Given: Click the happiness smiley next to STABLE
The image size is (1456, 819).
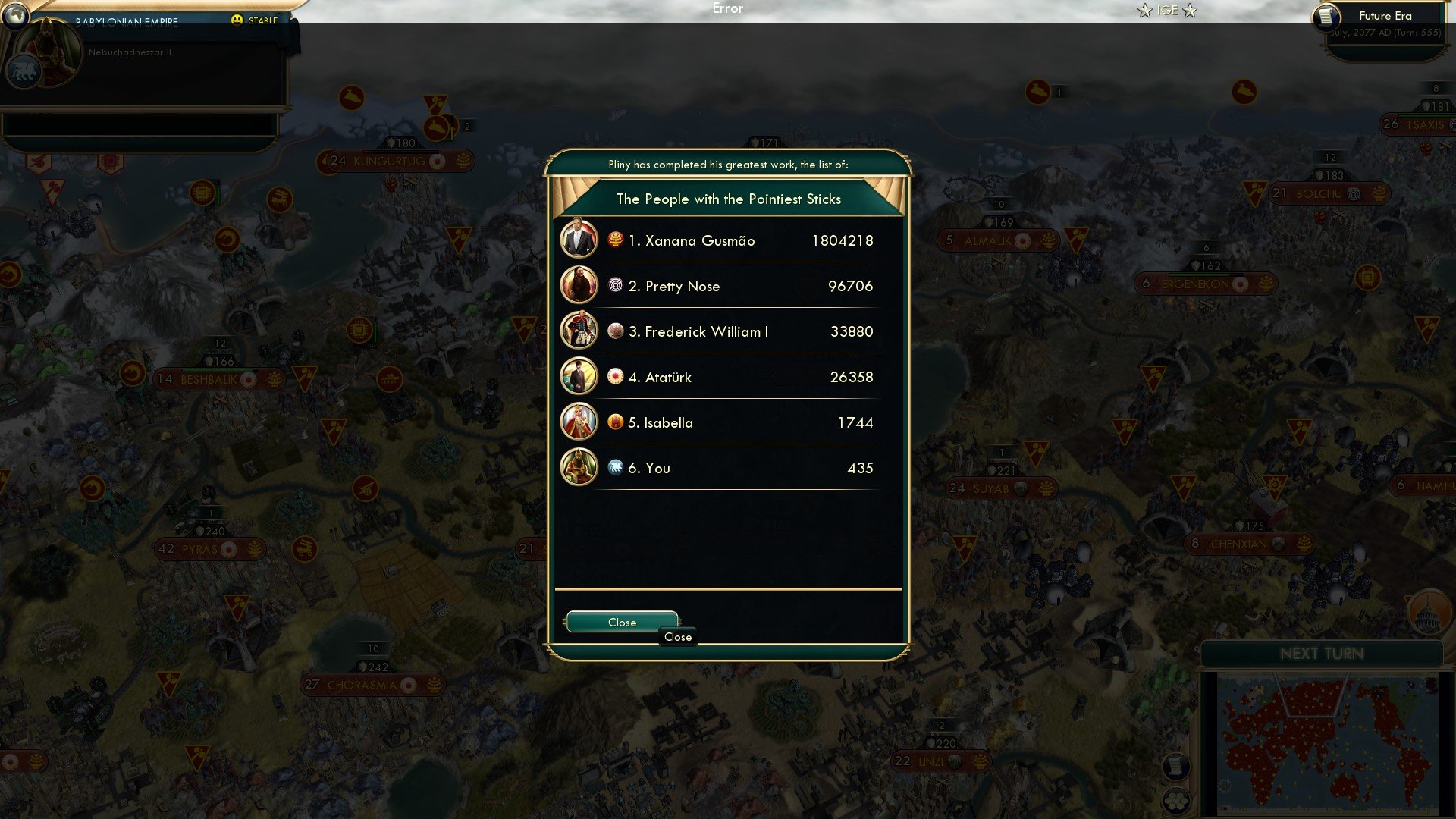Looking at the screenshot, I should [237, 19].
